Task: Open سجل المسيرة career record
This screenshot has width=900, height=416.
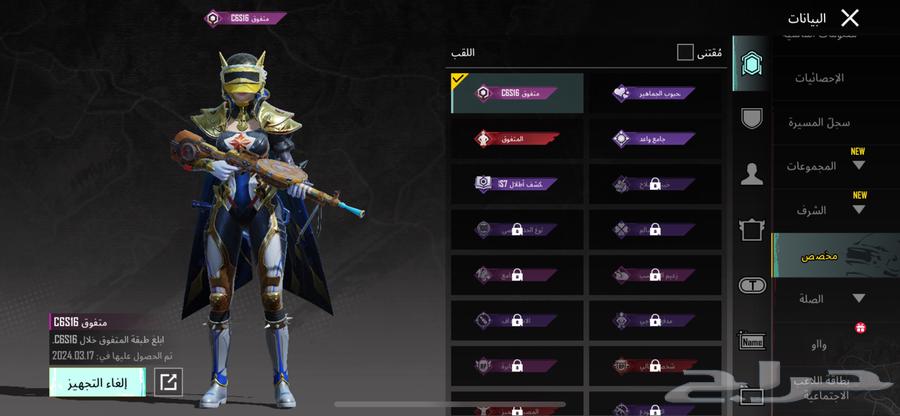Action: coord(825,122)
